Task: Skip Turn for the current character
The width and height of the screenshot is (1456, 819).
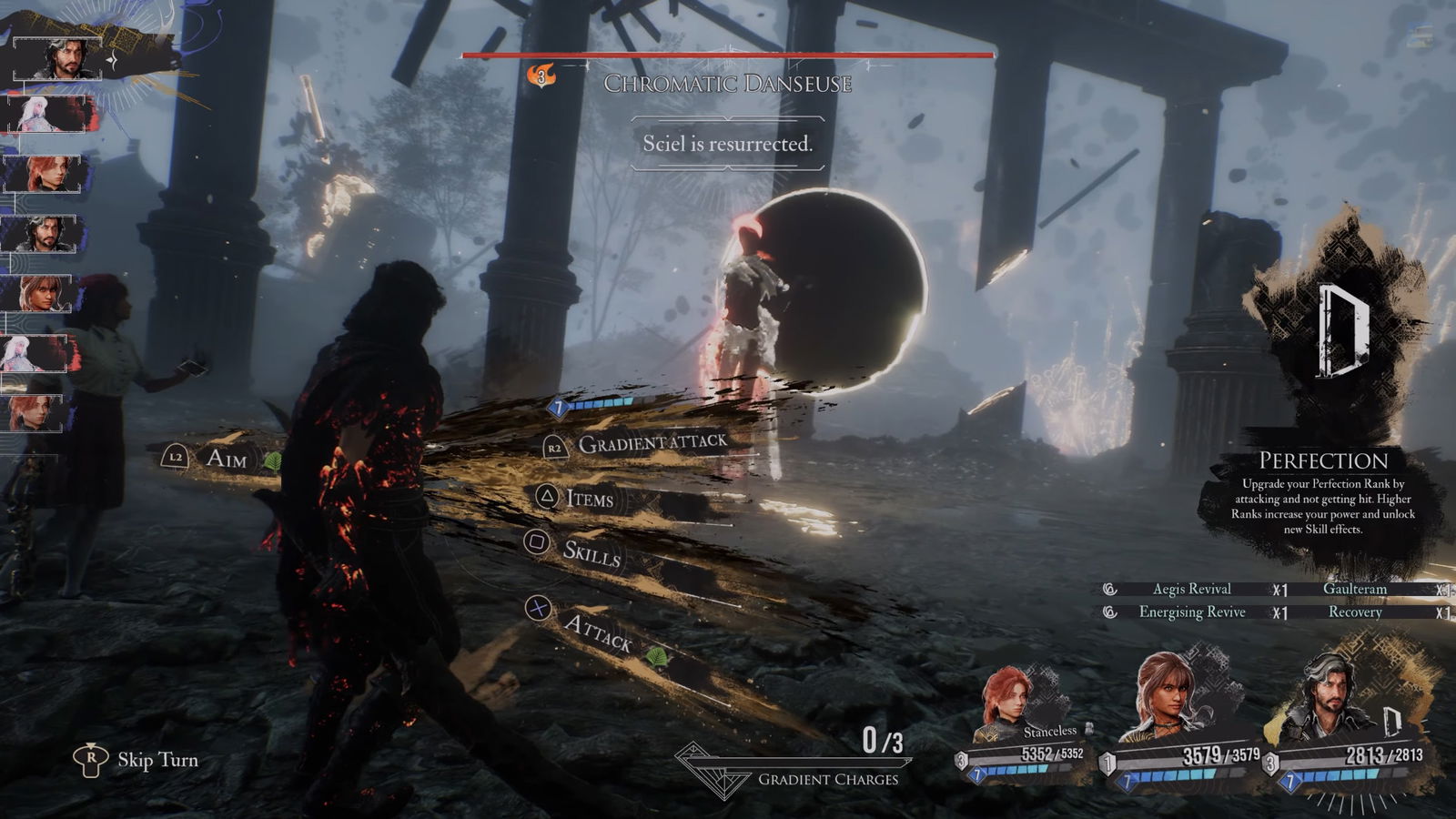Action: [x=157, y=760]
